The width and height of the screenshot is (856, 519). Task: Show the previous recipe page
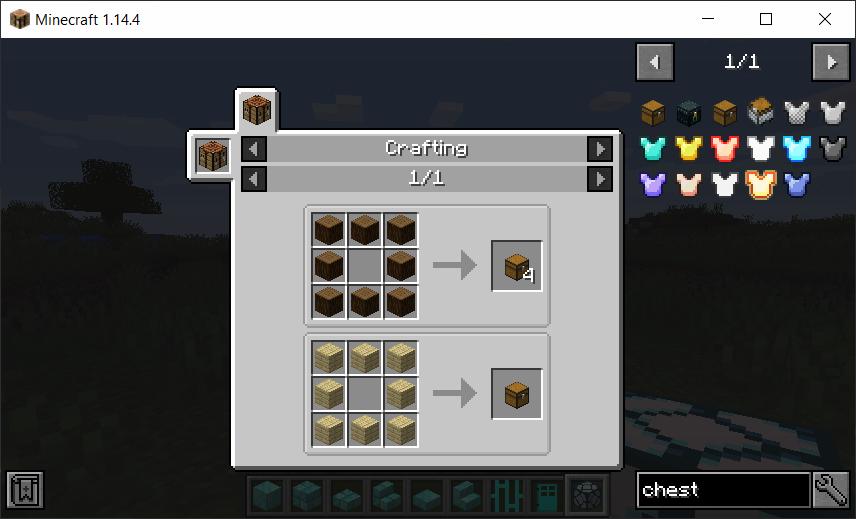(x=255, y=179)
